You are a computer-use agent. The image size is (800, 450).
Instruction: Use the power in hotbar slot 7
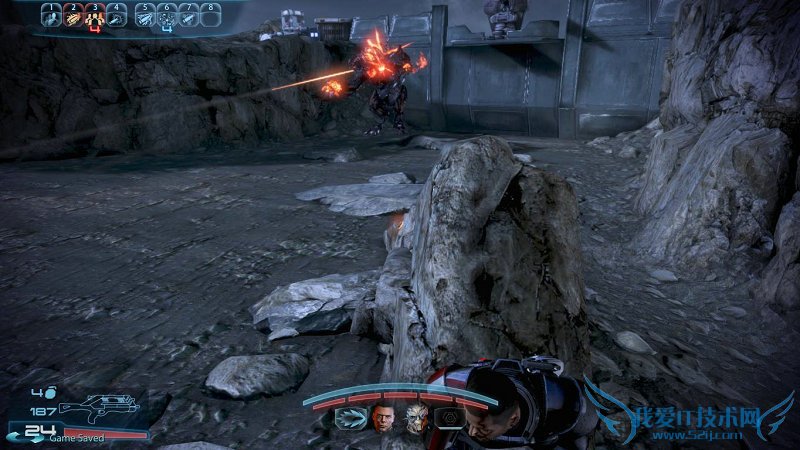point(189,15)
